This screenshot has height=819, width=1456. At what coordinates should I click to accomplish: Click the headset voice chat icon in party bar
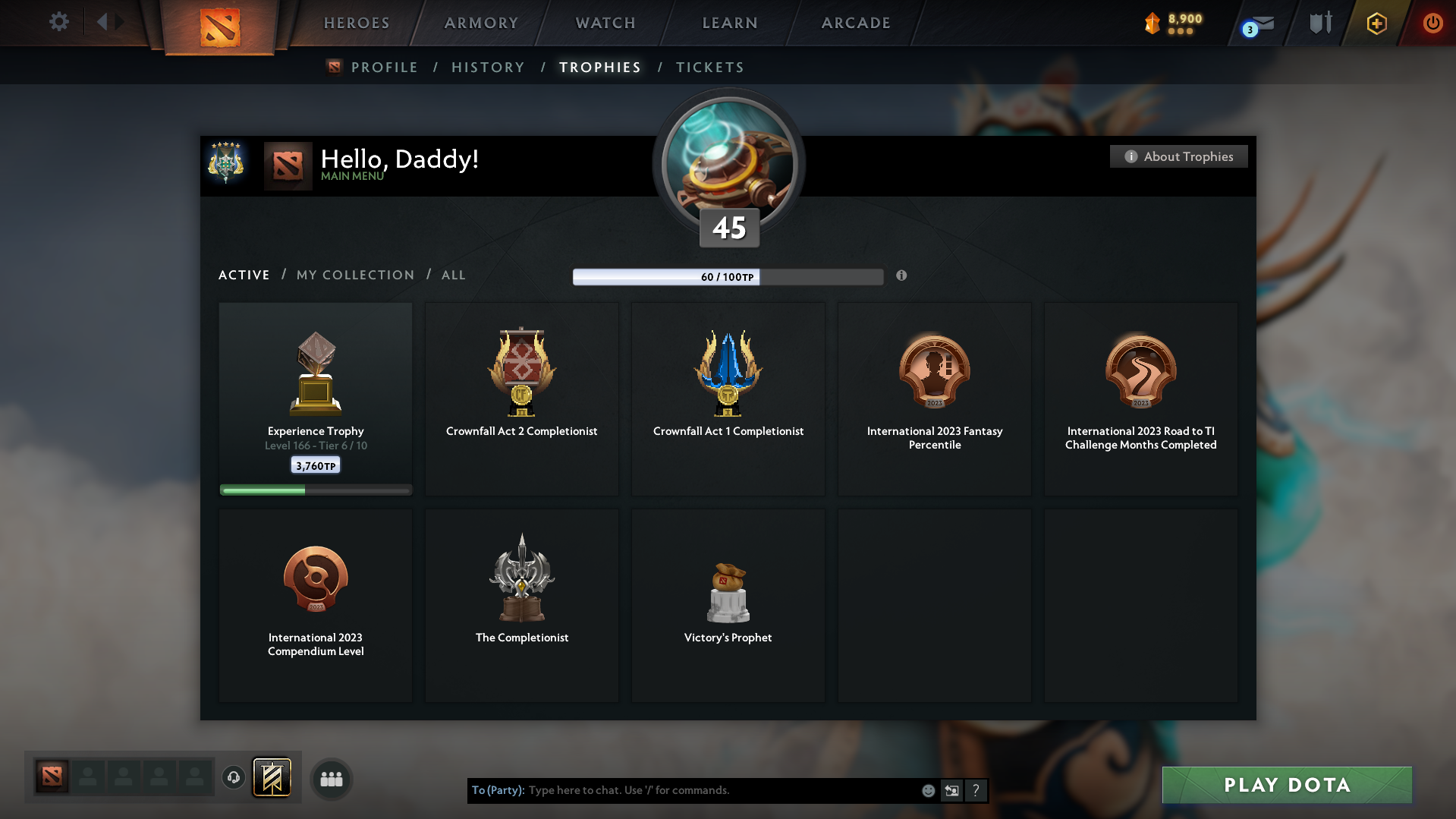coord(234,778)
